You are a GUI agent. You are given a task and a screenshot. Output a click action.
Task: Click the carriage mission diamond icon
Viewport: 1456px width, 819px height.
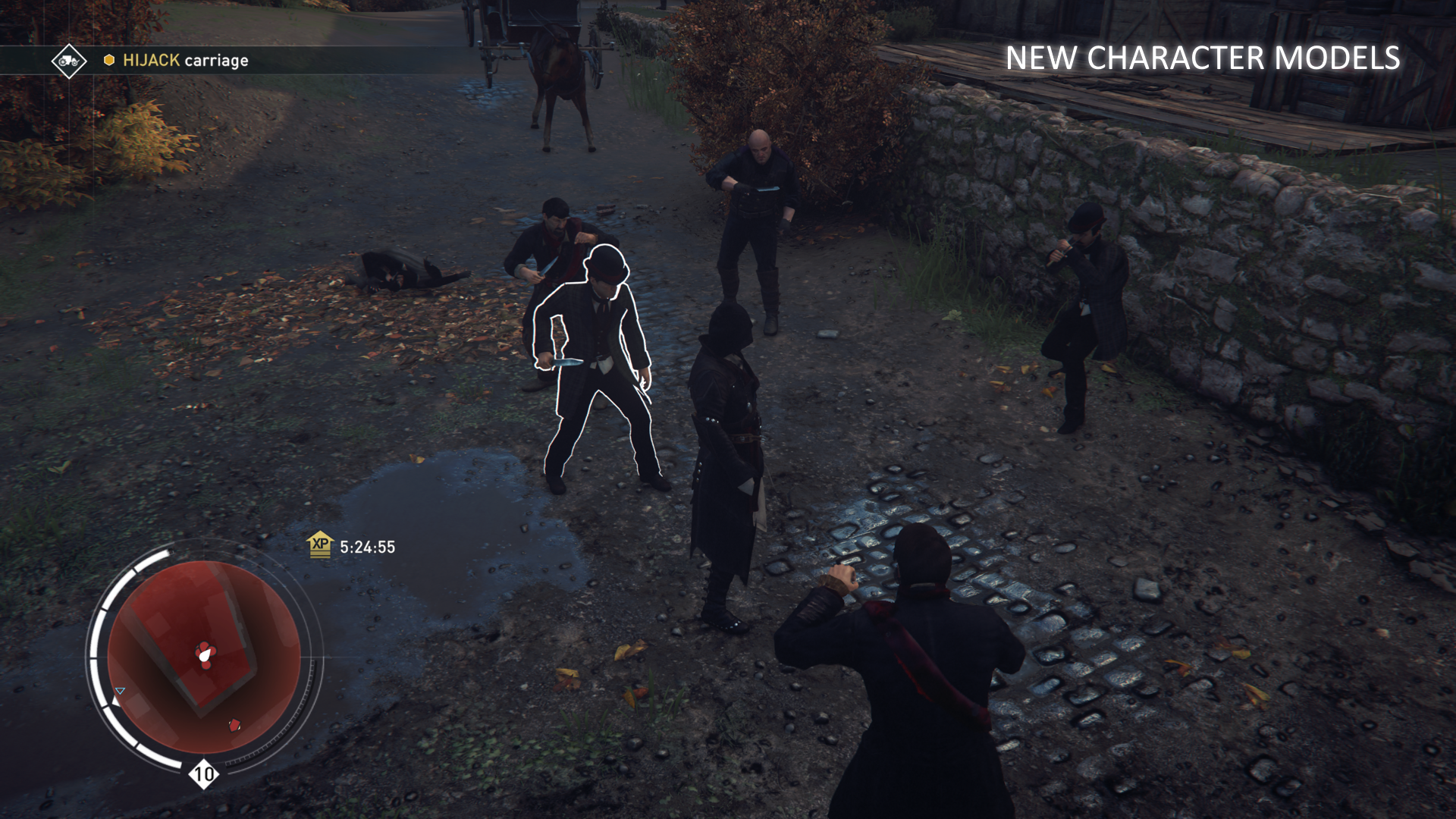click(x=69, y=61)
